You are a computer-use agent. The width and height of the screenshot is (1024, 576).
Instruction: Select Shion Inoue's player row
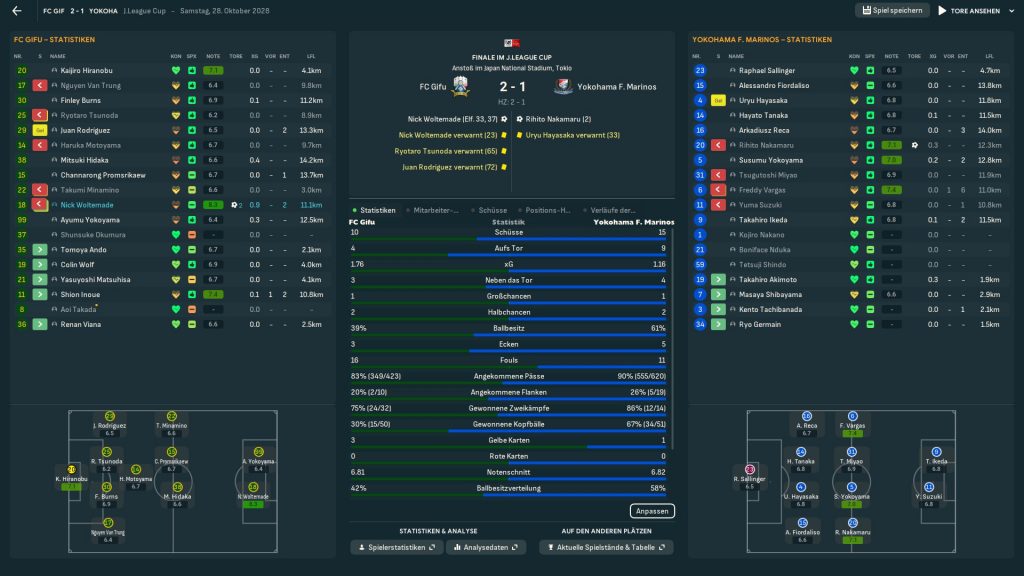(82, 295)
